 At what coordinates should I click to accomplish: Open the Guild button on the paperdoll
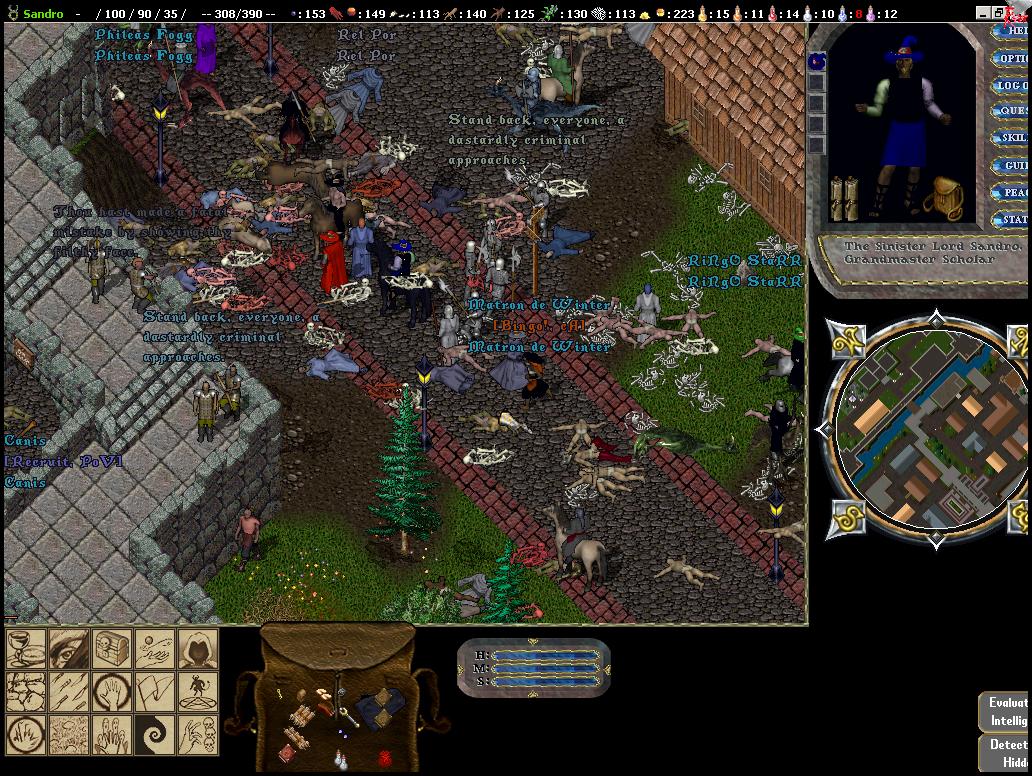[x=1012, y=165]
